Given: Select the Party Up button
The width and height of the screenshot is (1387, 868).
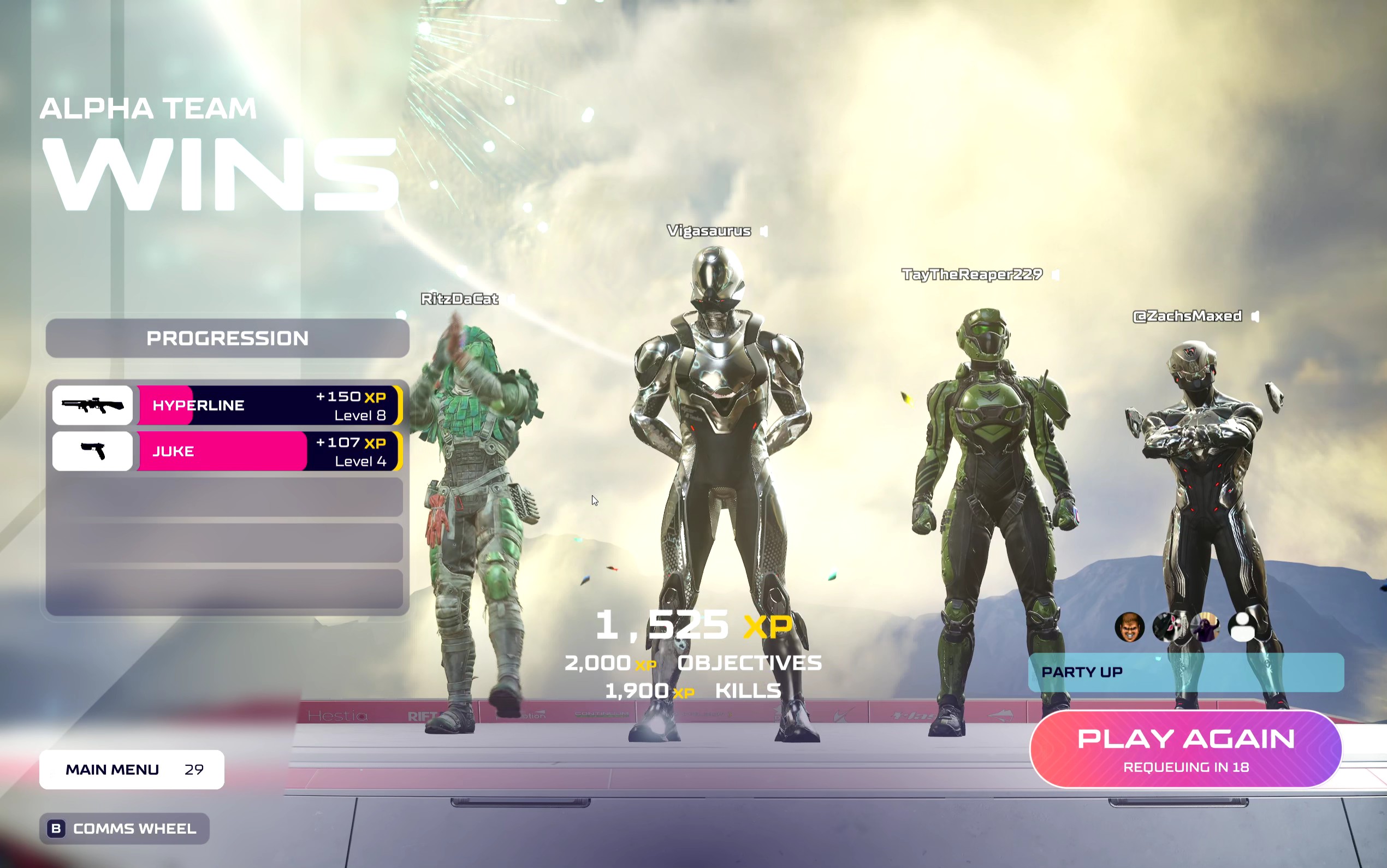Looking at the screenshot, I should pyautogui.click(x=1186, y=672).
